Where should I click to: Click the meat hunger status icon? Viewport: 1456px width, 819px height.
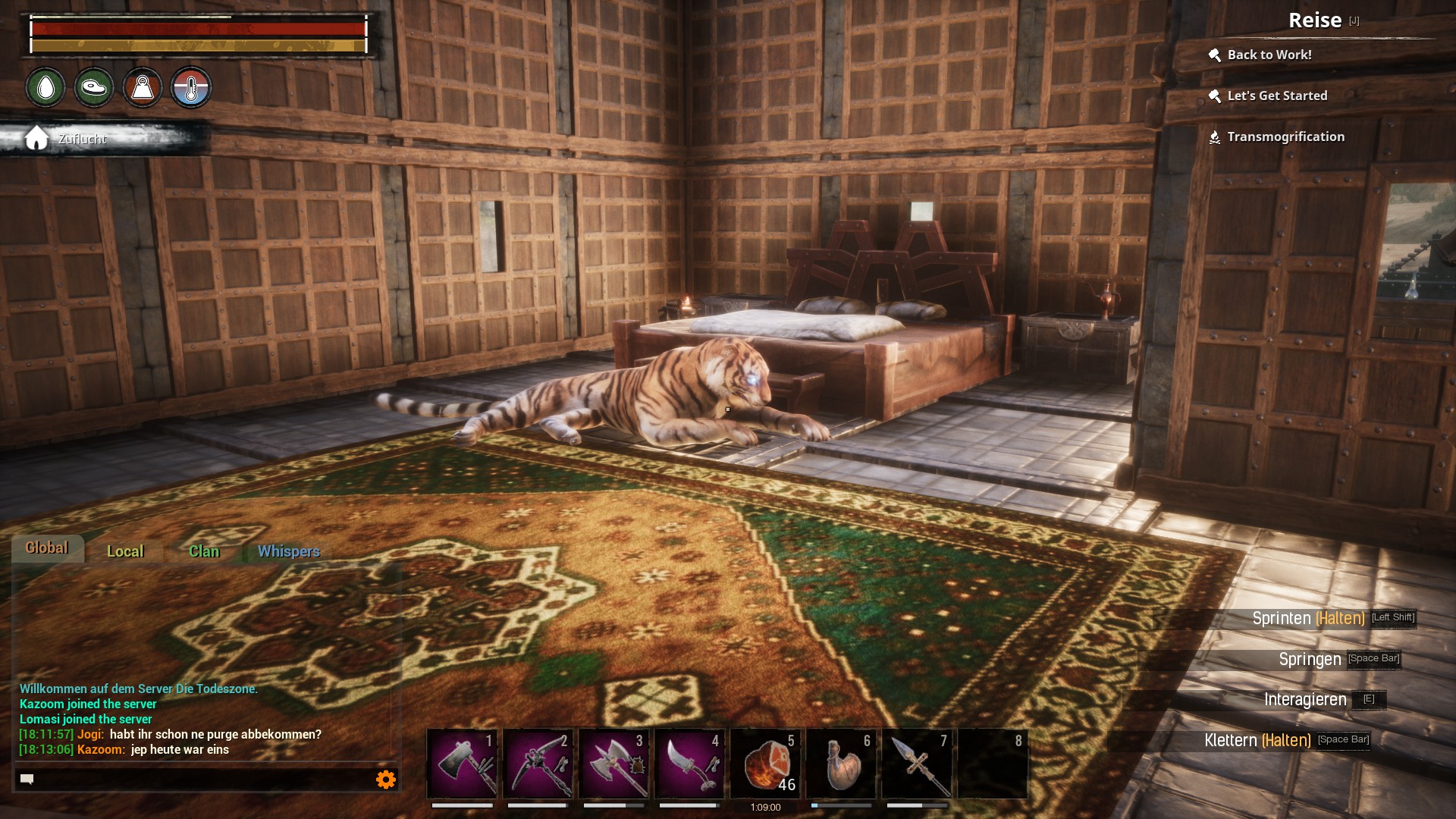(x=94, y=88)
